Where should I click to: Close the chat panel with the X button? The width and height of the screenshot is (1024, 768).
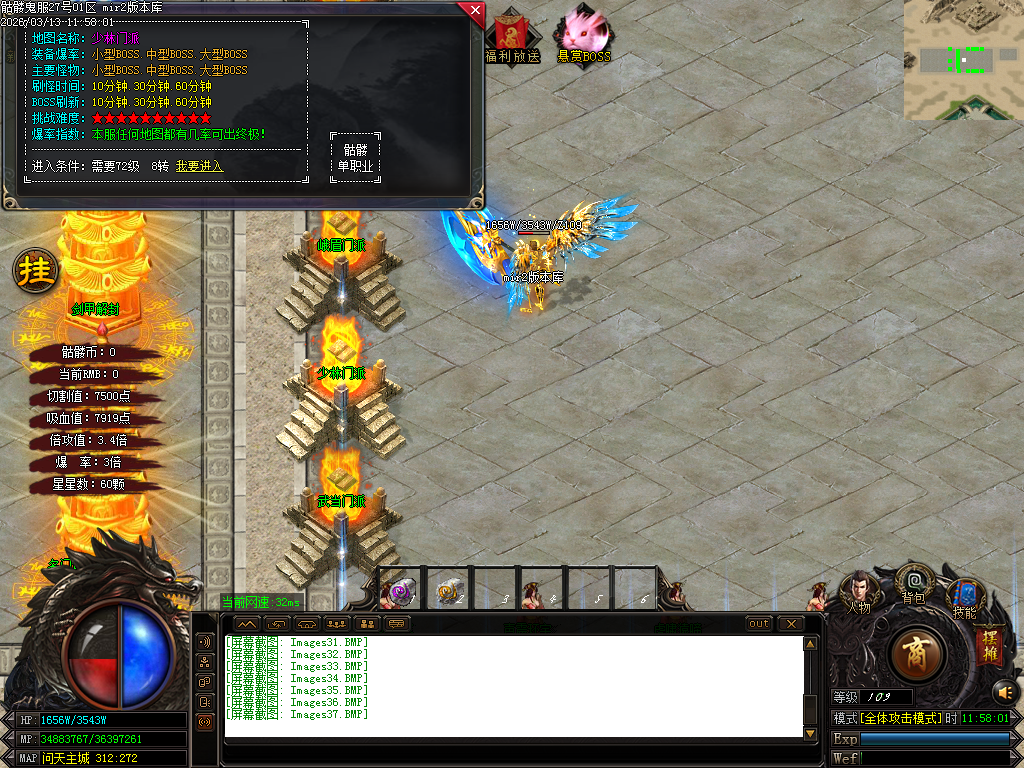[790, 624]
